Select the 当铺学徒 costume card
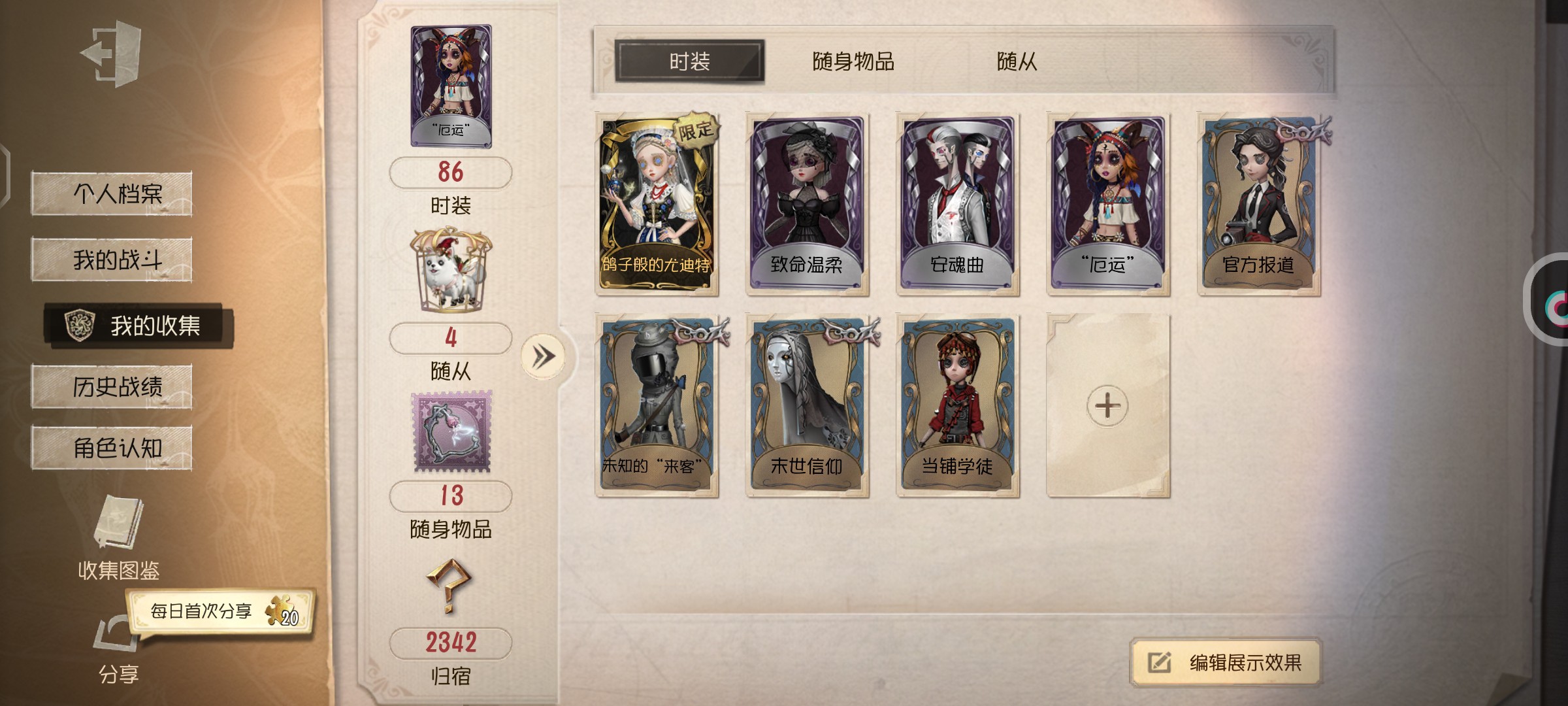 (957, 405)
